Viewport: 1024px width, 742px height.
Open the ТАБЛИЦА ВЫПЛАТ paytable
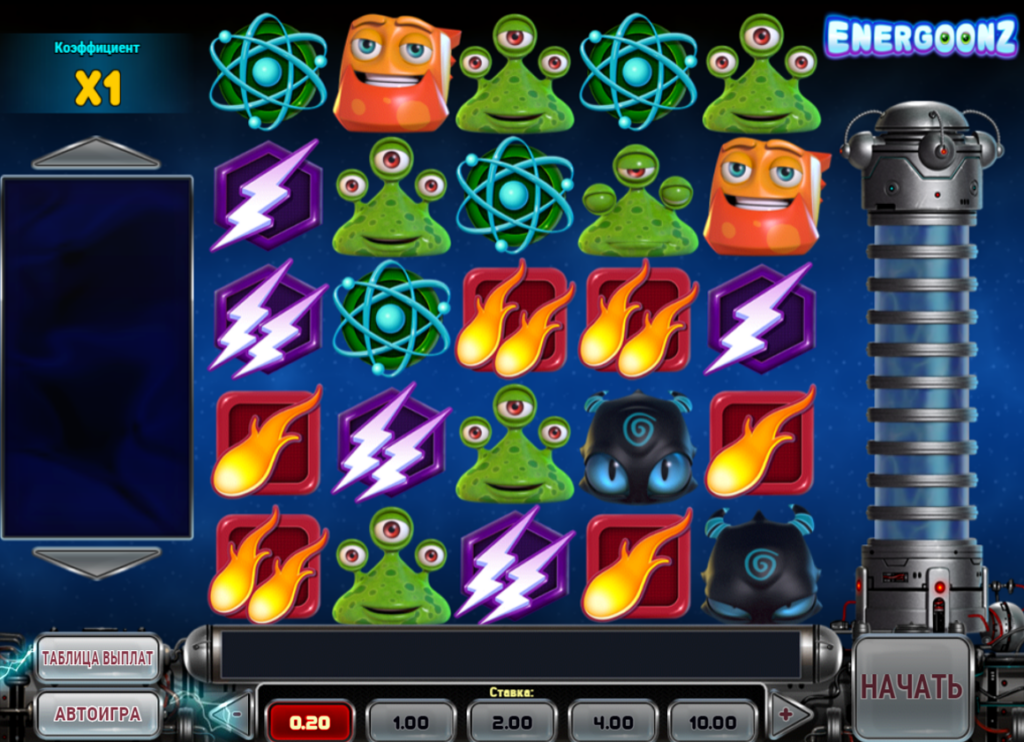pos(98,658)
